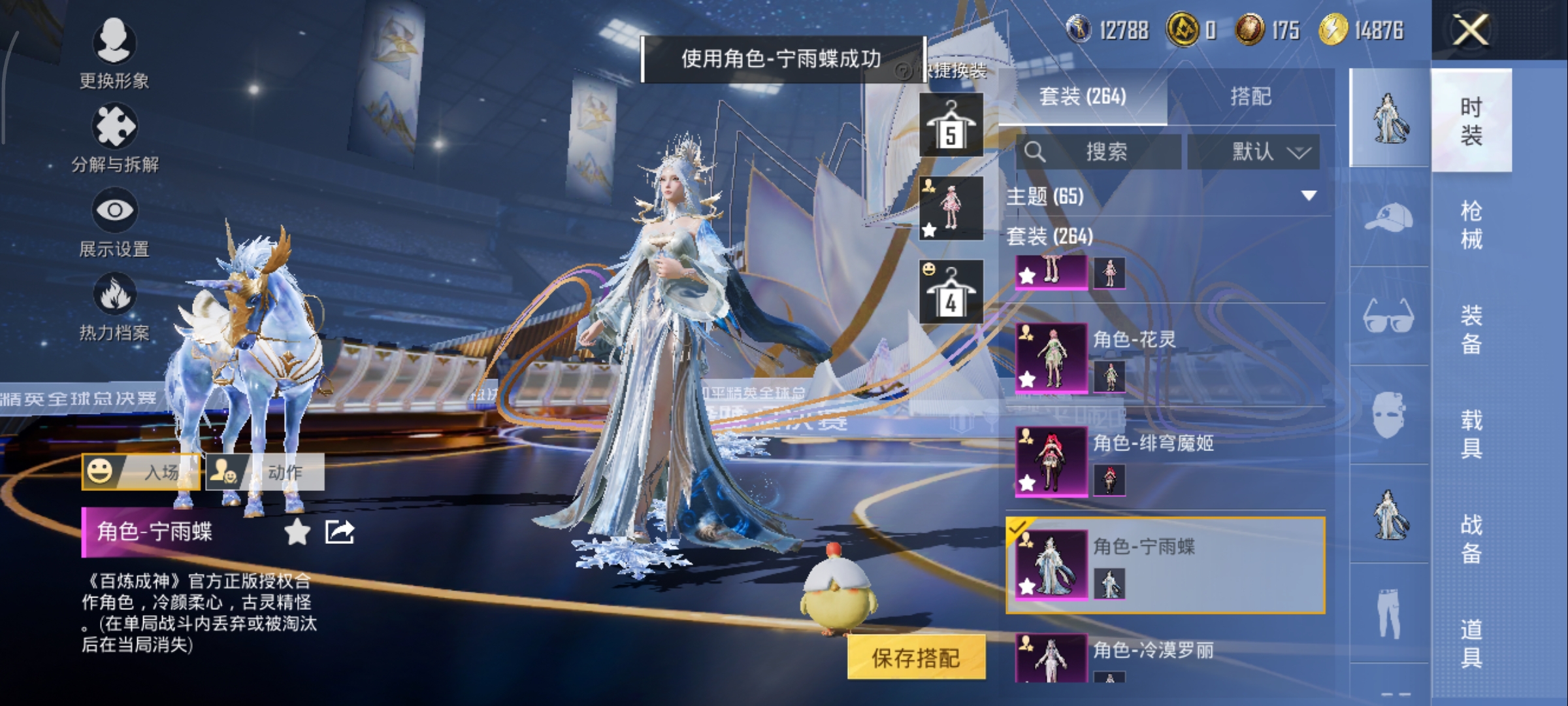
Task: Select the 动作 action button
Action: pyautogui.click(x=265, y=471)
